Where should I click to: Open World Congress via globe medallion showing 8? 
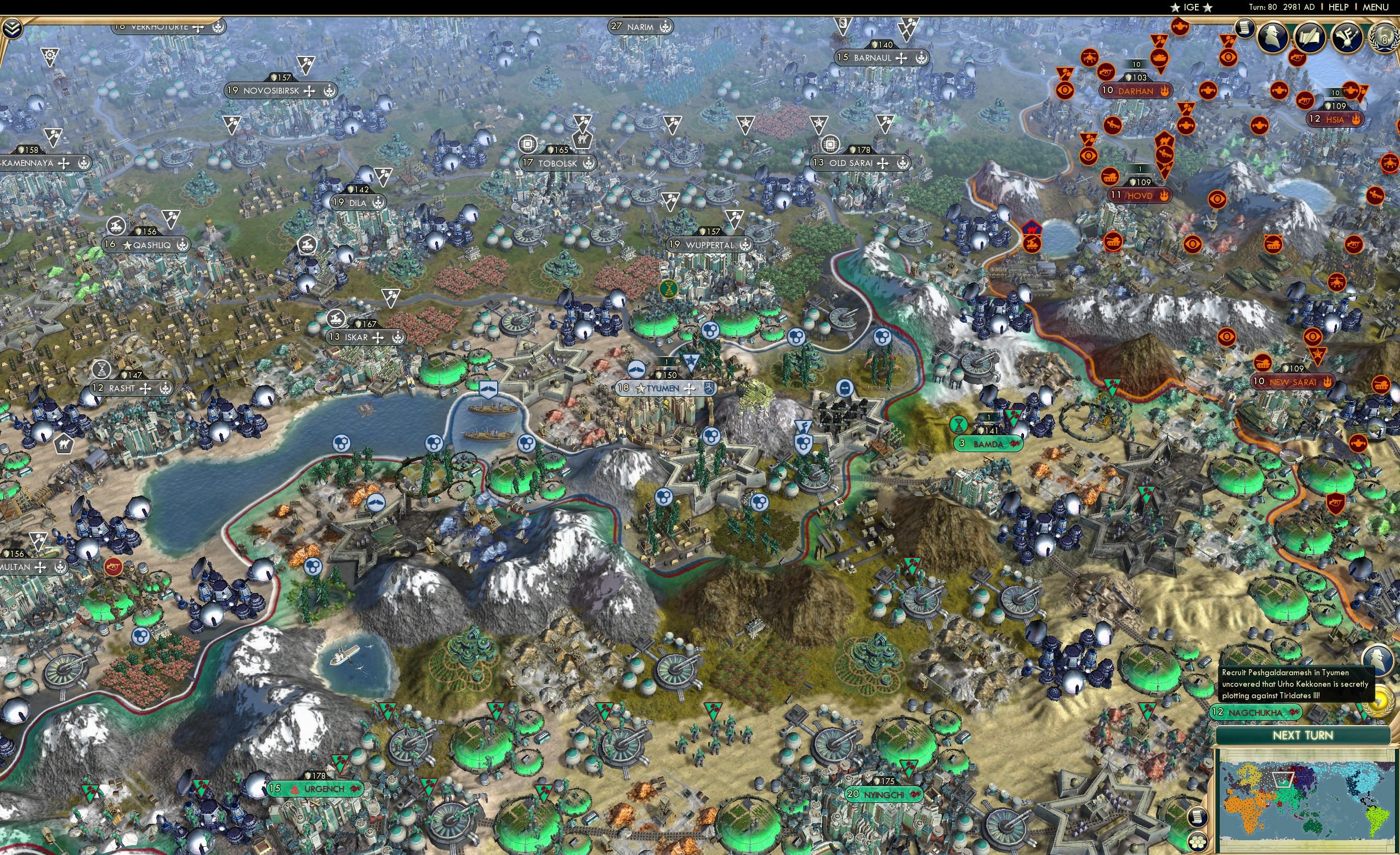tap(1384, 37)
